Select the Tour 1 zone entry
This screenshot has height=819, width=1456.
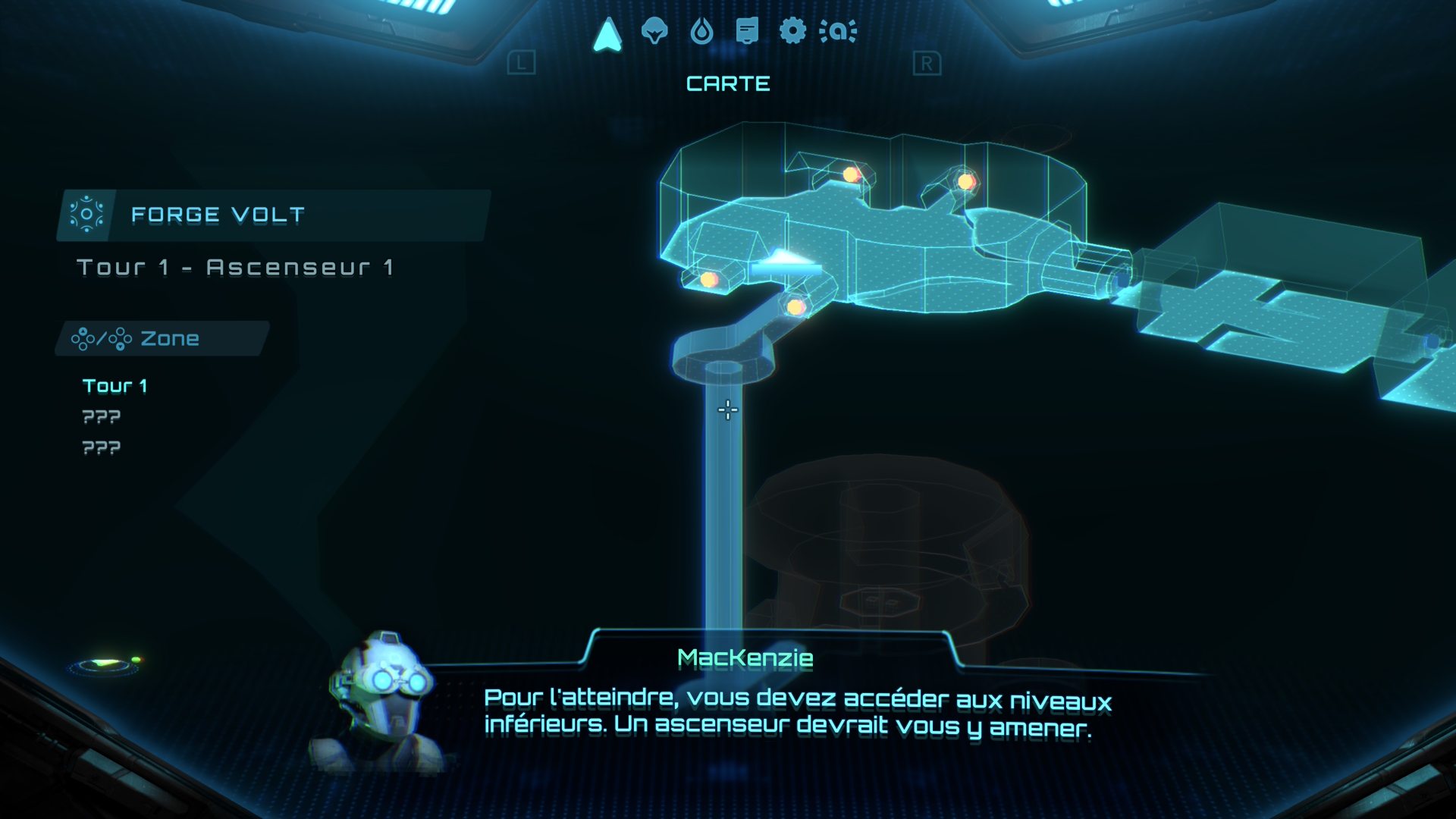click(115, 386)
